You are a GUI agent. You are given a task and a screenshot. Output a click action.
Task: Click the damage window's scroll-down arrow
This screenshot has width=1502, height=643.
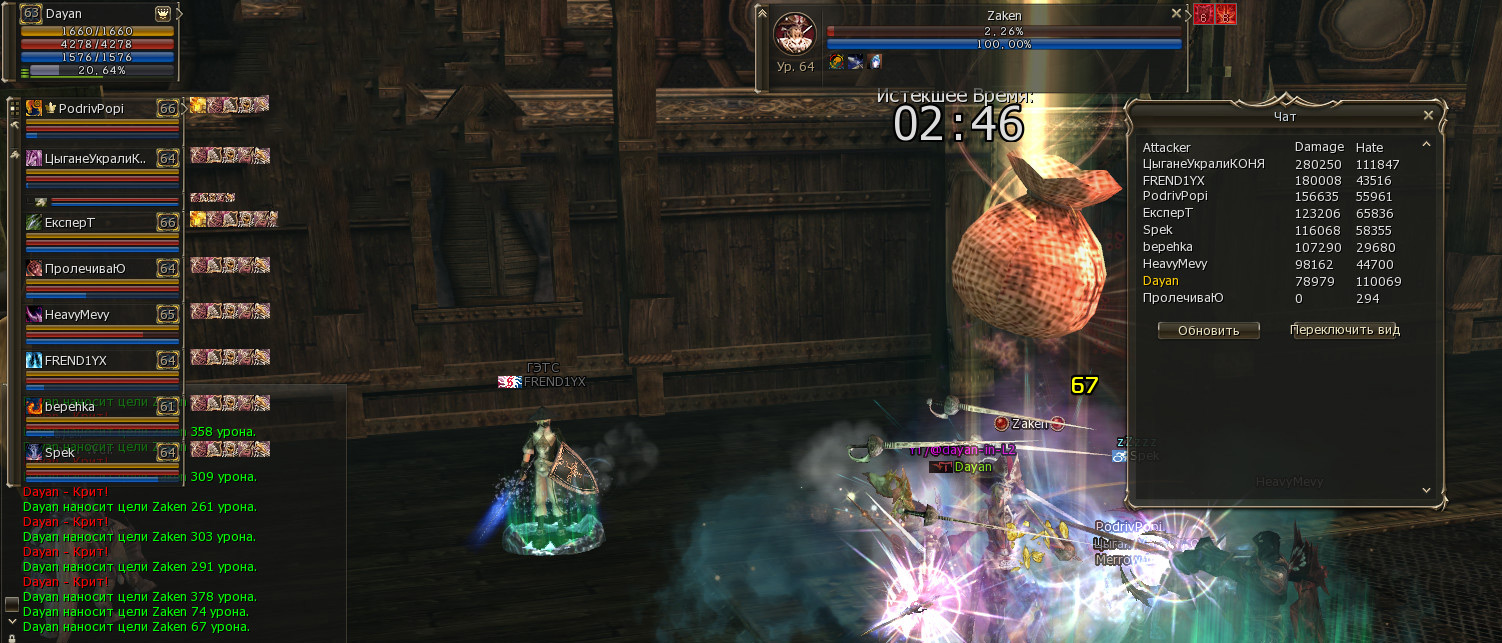click(1426, 489)
